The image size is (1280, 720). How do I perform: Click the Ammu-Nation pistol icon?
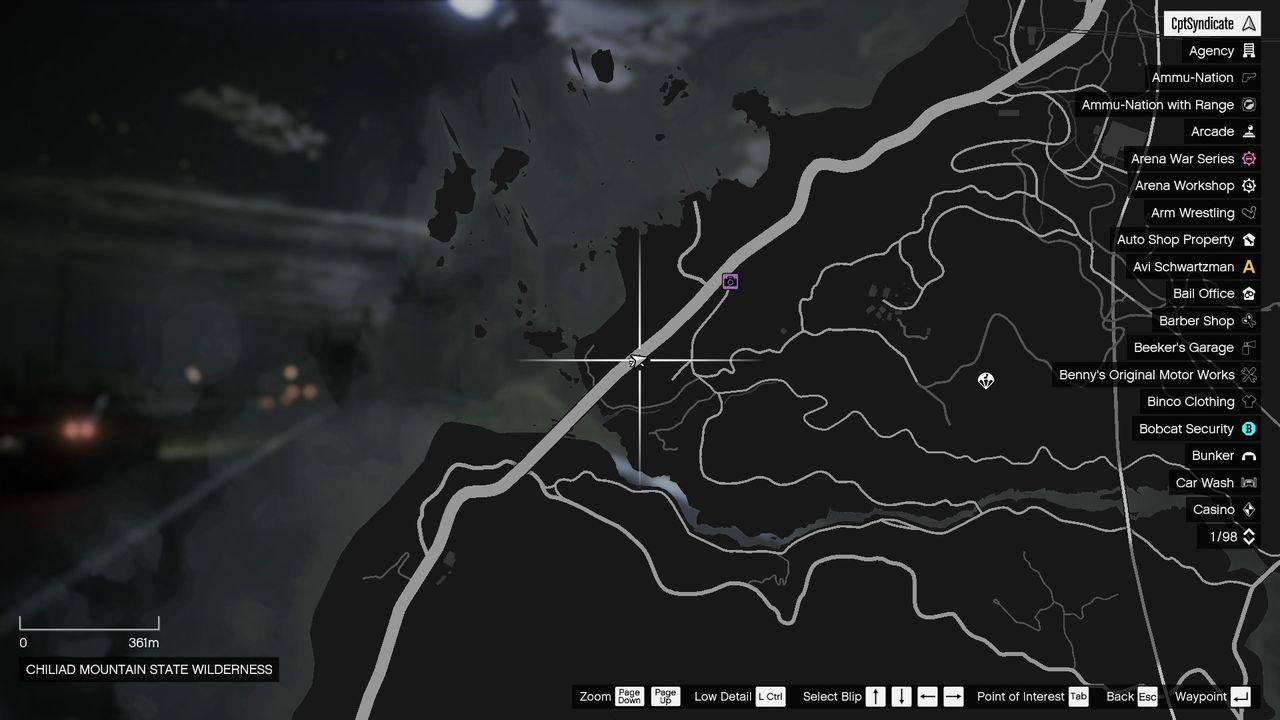pos(1247,78)
